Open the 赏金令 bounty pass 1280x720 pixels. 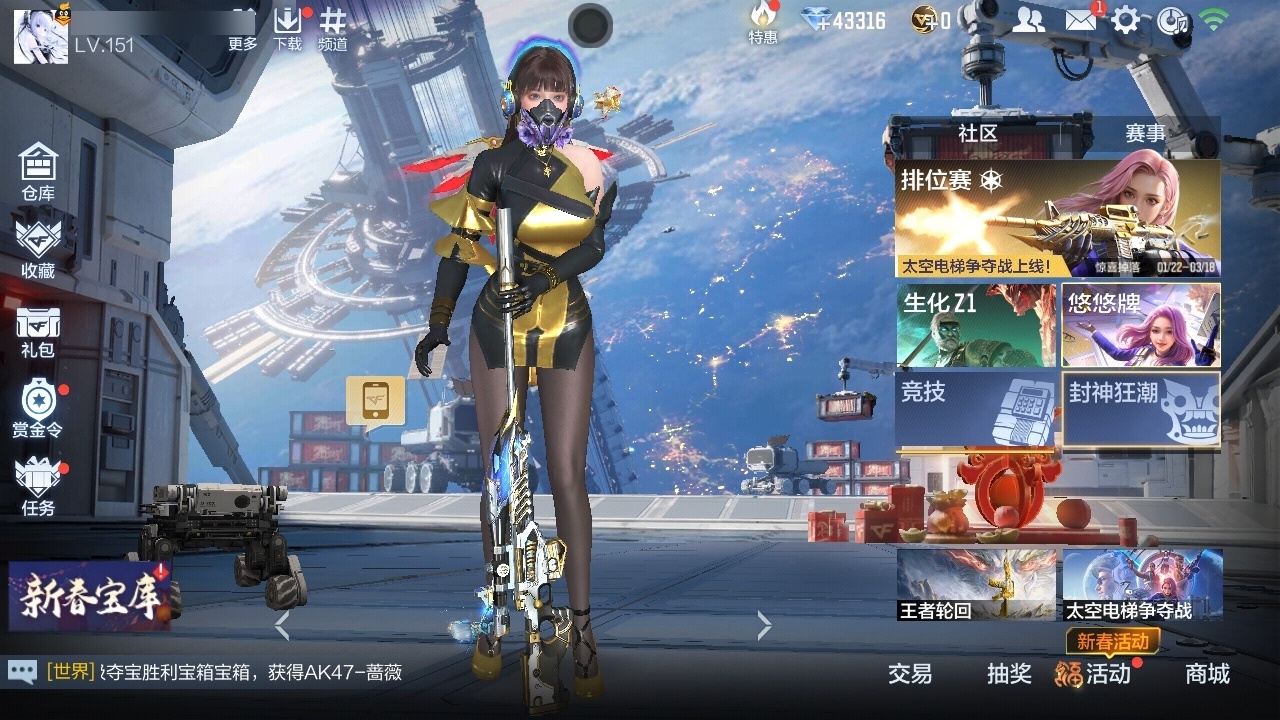pos(38,409)
